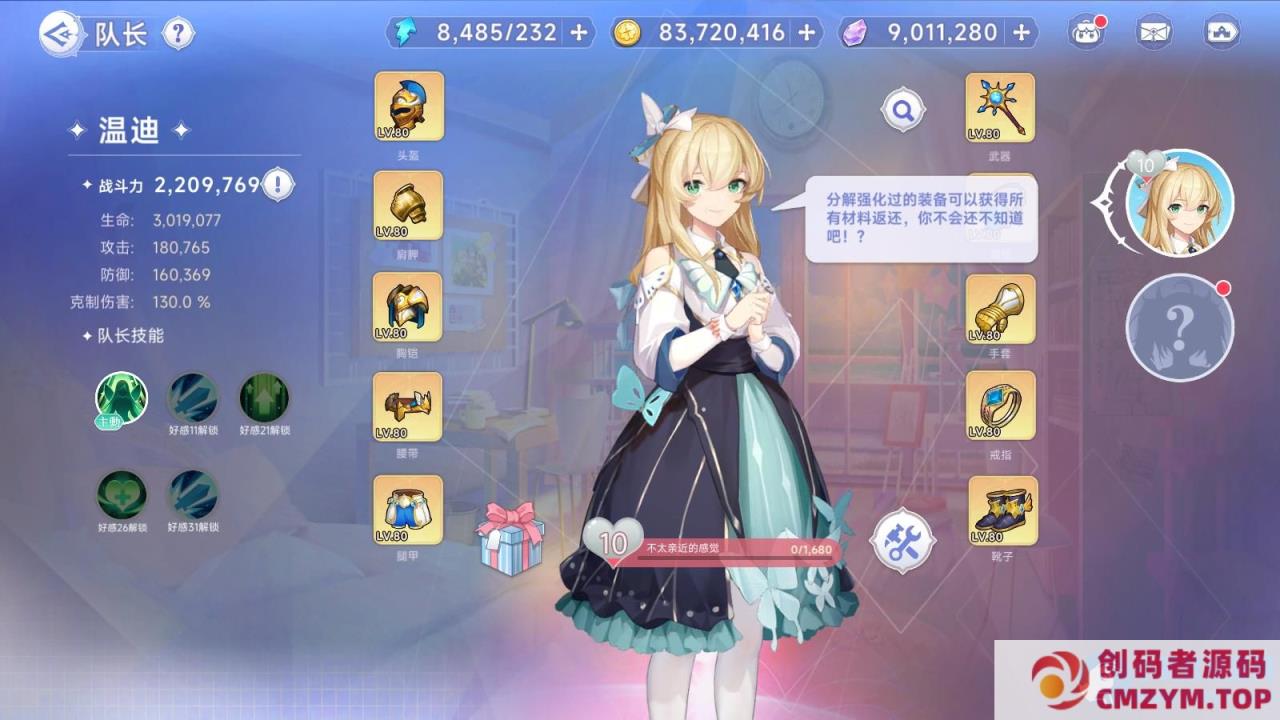View the active 主动 captain skill

point(119,398)
